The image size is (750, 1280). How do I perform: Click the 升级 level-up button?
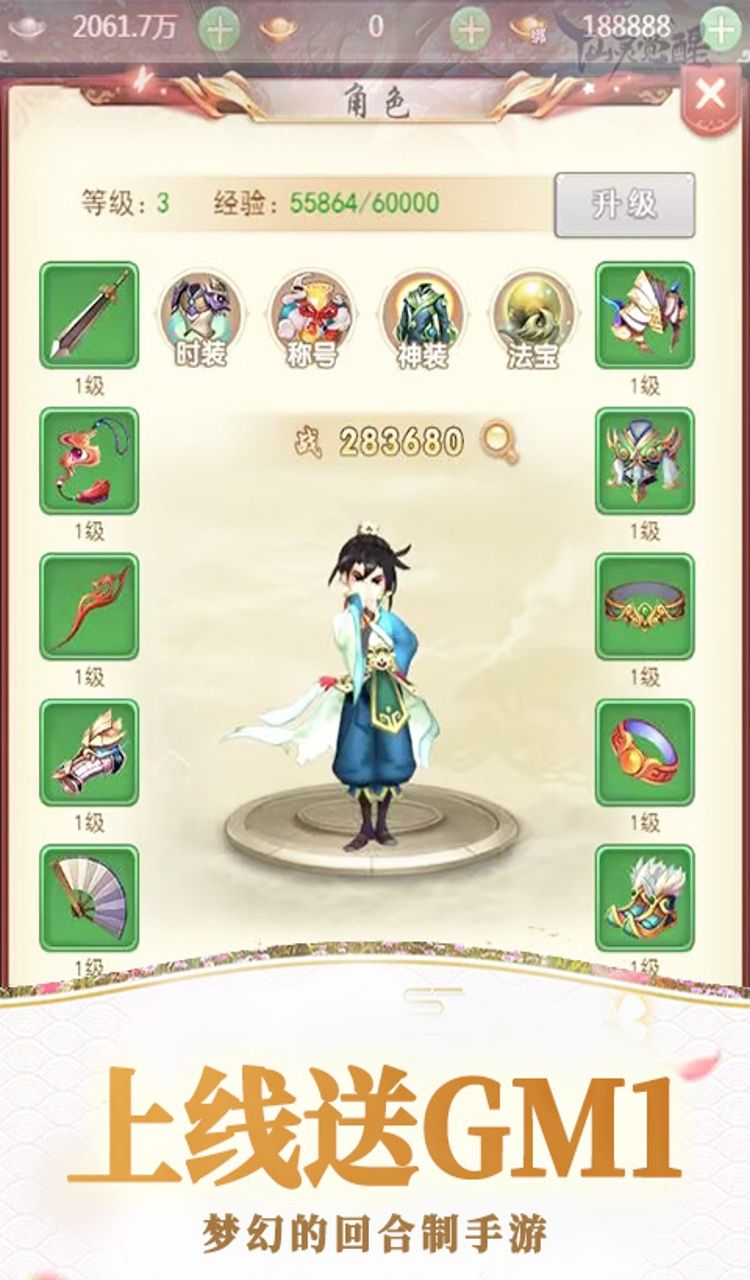(624, 204)
